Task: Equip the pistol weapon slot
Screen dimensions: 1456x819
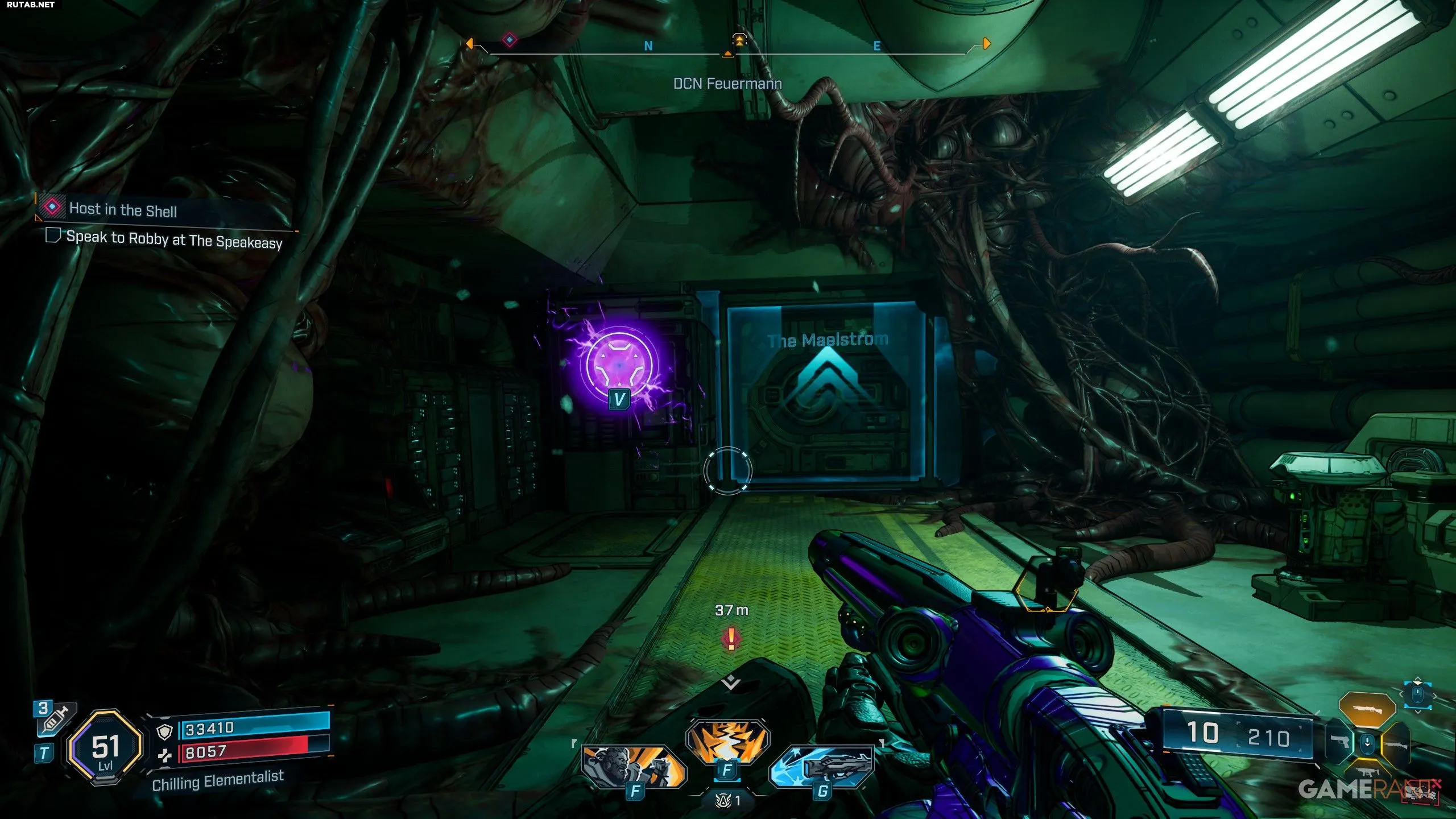Action: [1341, 742]
